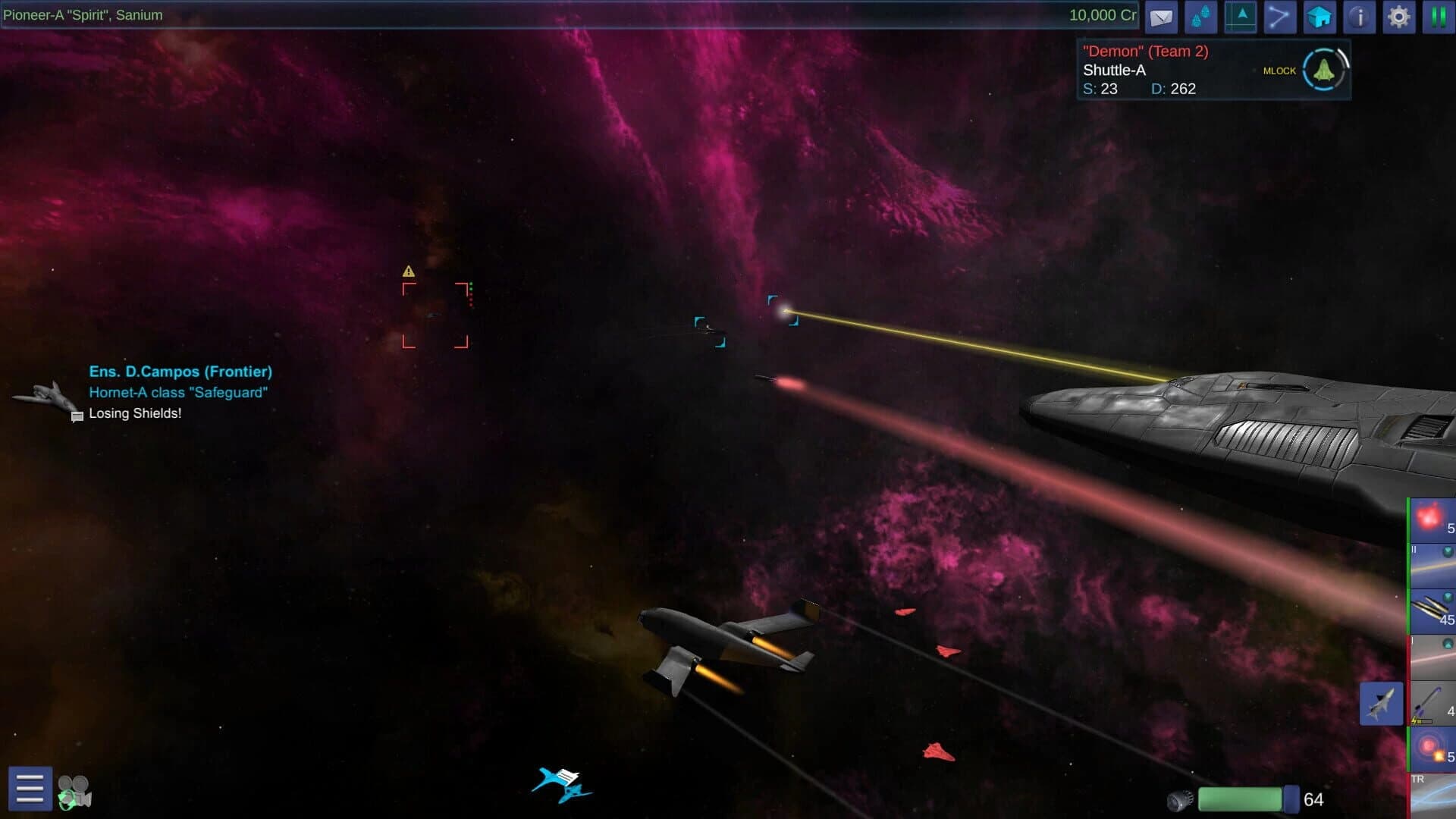The width and height of the screenshot is (1456, 819).
Task: Click the Ens. D.Campos pilot name
Action: 180,372
